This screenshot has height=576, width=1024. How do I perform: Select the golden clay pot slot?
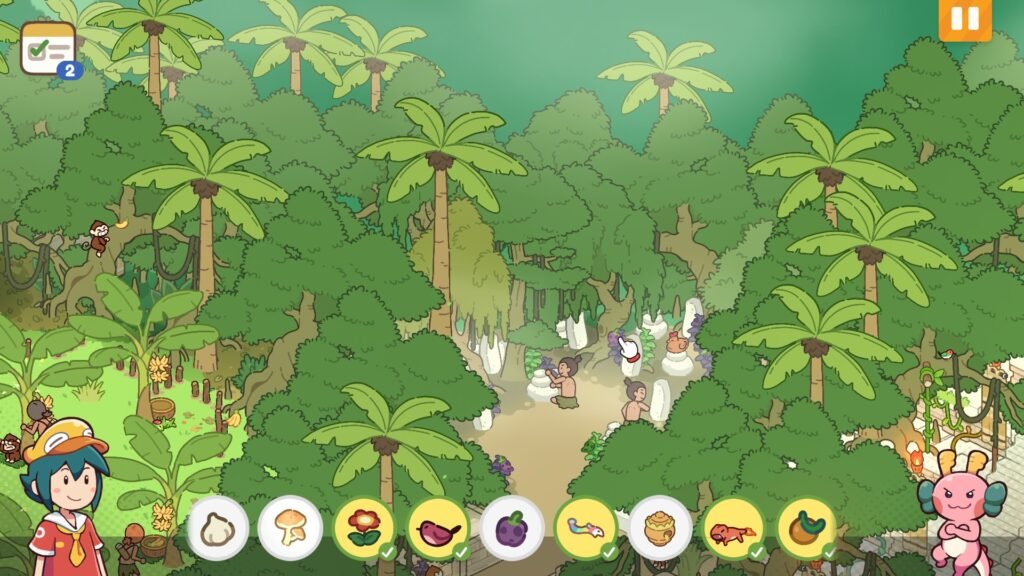[x=660, y=528]
